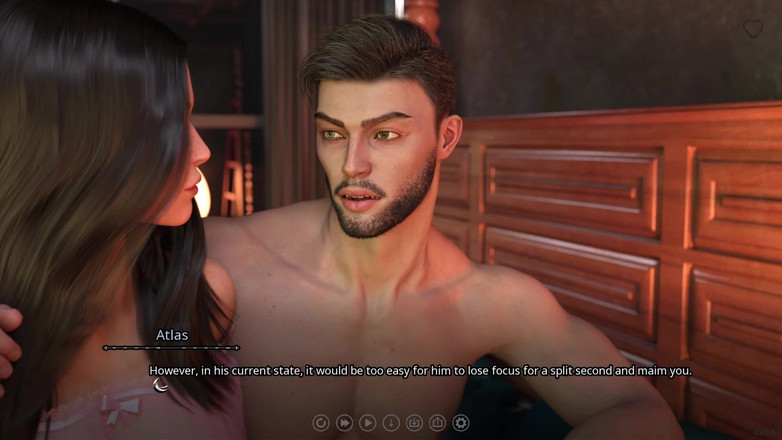Open the load game upload icon
The width and height of the screenshot is (782, 440).
(437, 423)
